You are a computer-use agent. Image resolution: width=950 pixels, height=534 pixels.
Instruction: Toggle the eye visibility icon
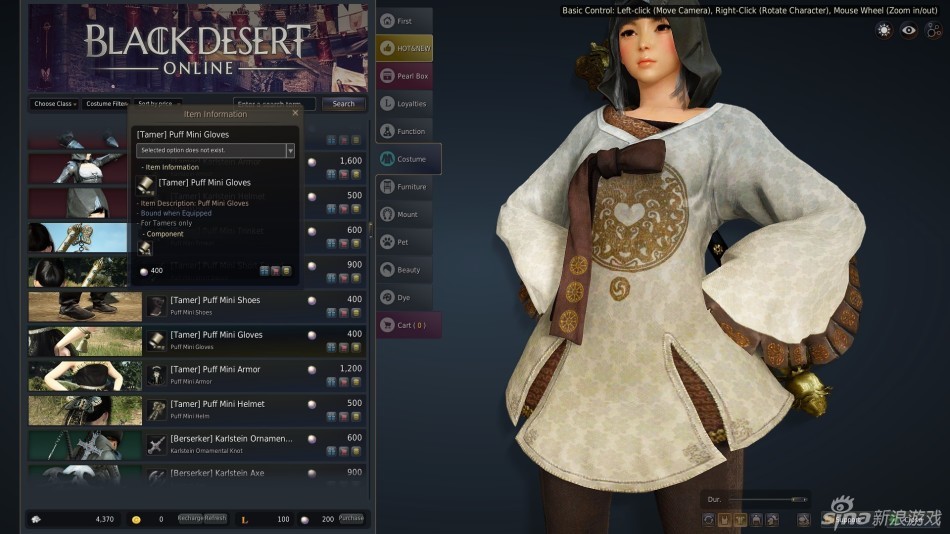click(908, 30)
